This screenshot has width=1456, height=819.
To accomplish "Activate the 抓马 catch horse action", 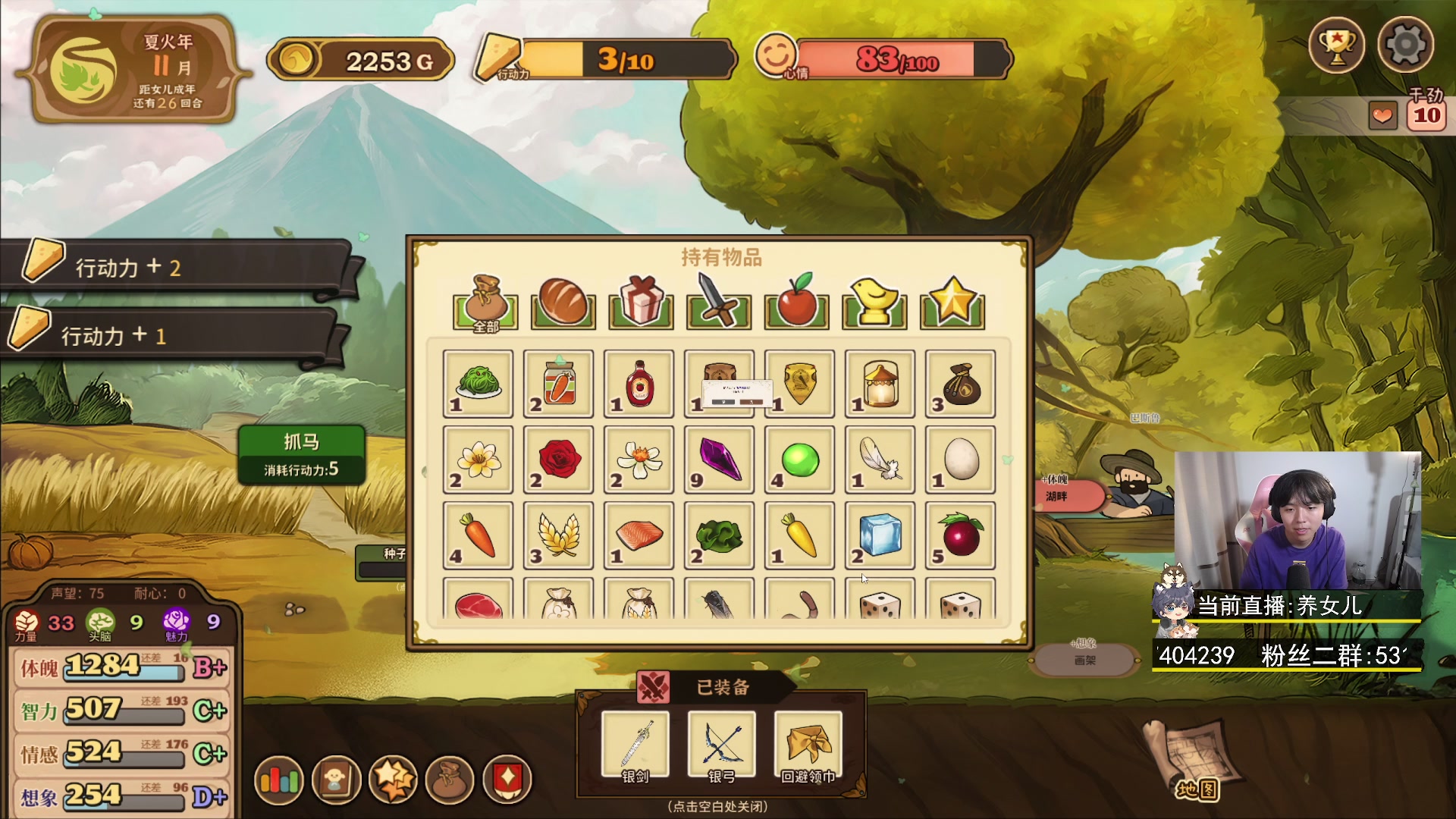I will coord(302,453).
